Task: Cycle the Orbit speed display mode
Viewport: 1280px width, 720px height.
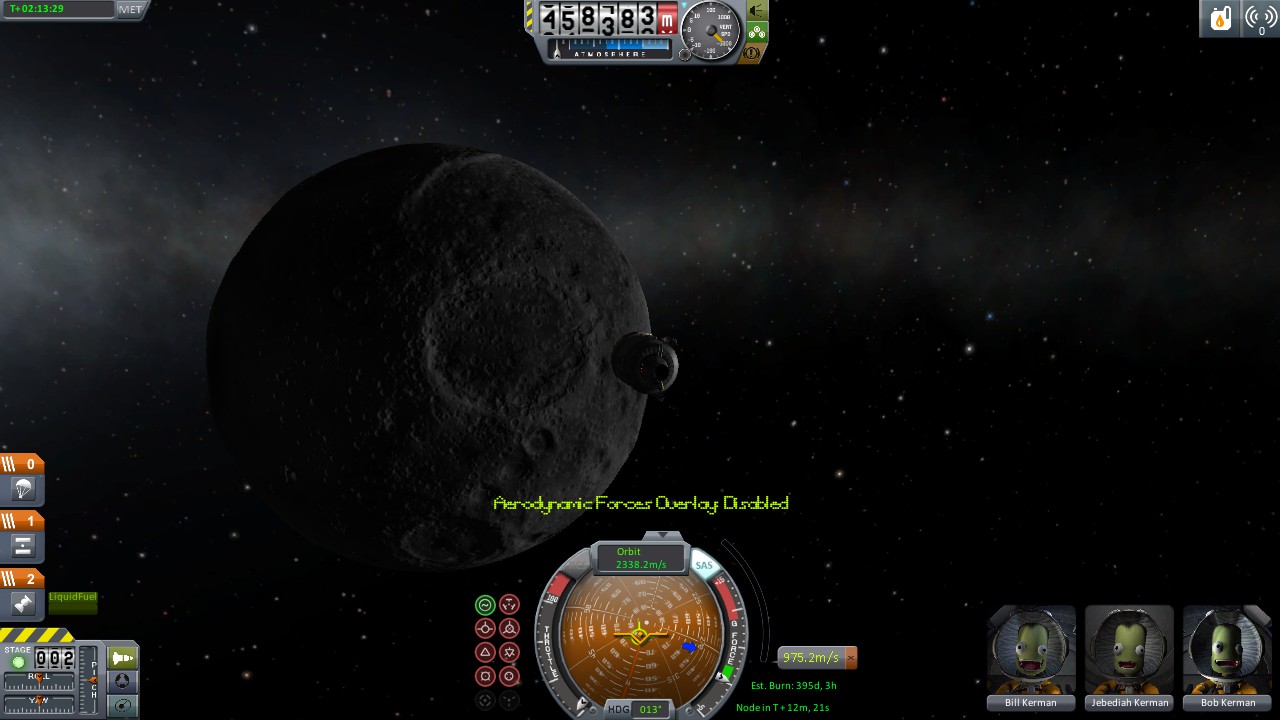Action: click(x=640, y=558)
